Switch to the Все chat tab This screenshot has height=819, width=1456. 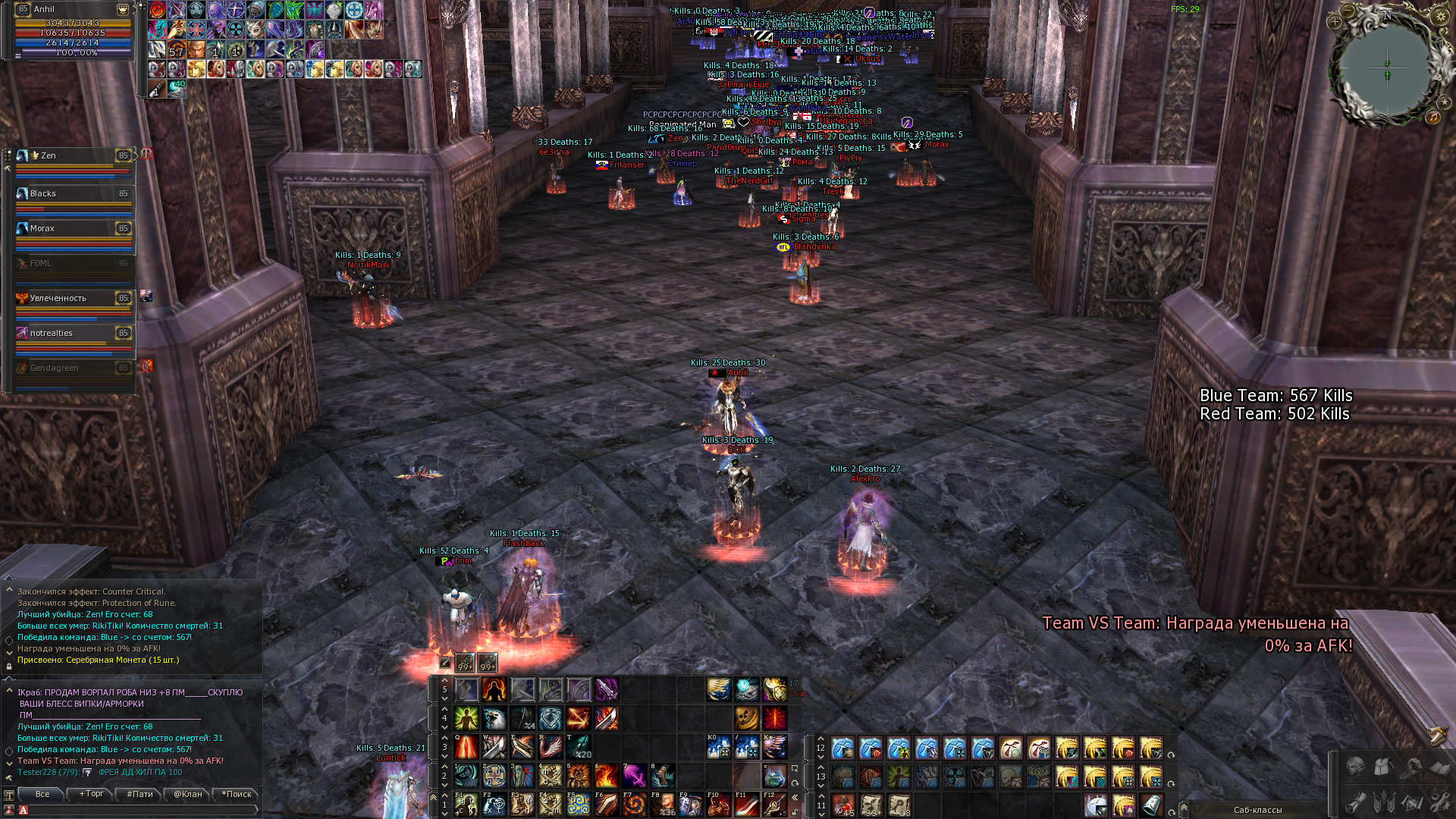(42, 794)
